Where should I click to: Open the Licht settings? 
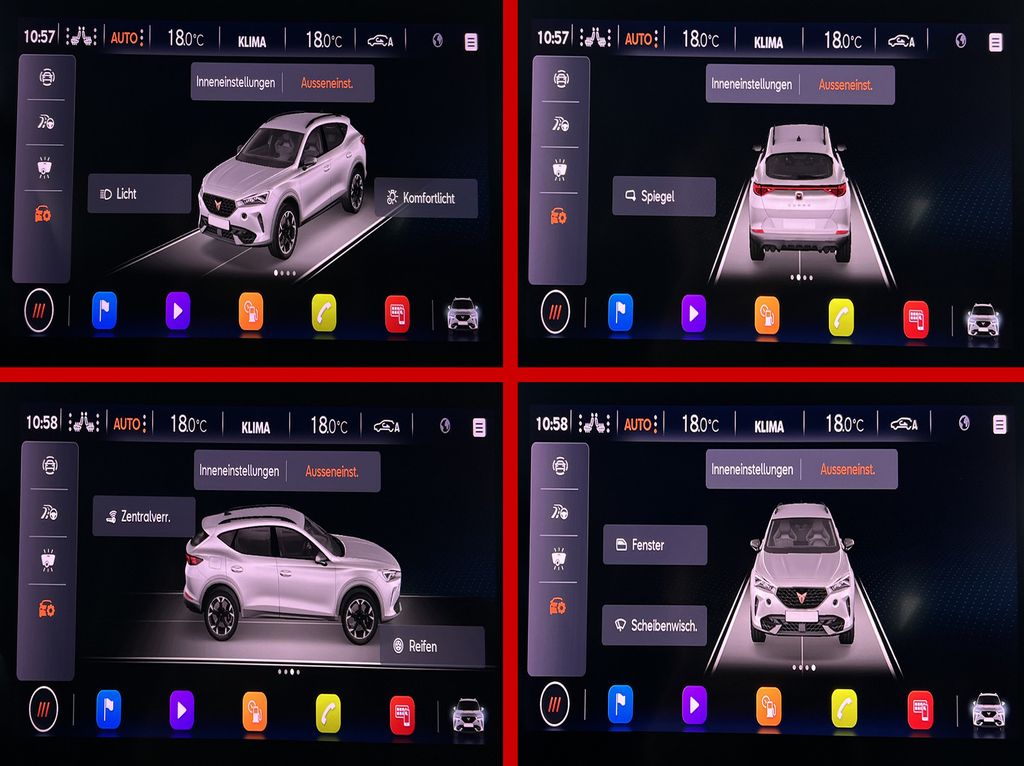[139, 194]
